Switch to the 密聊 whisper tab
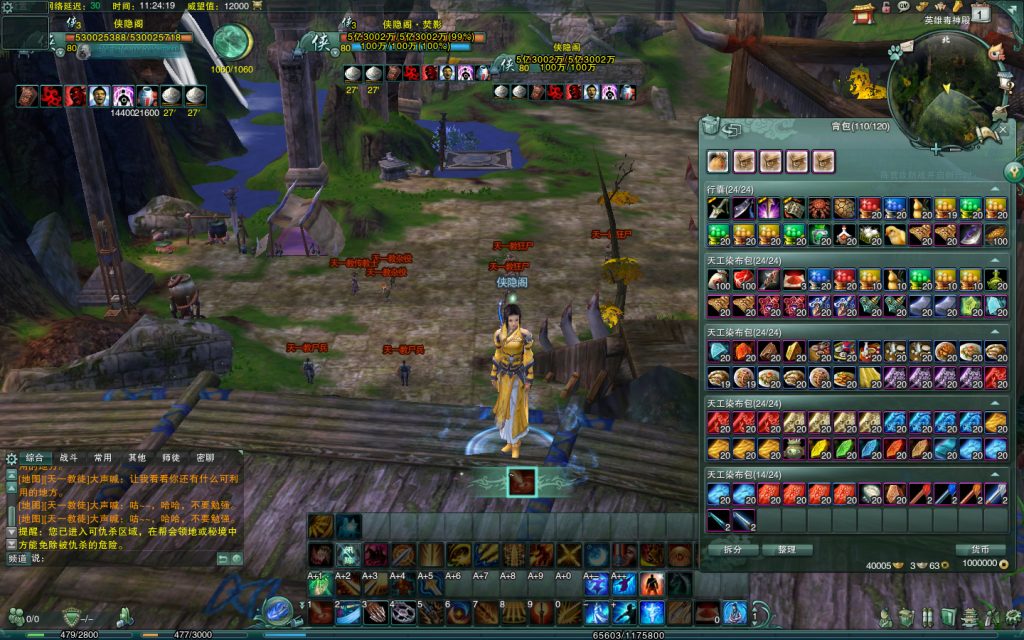This screenshot has height=640, width=1024. click(205, 457)
